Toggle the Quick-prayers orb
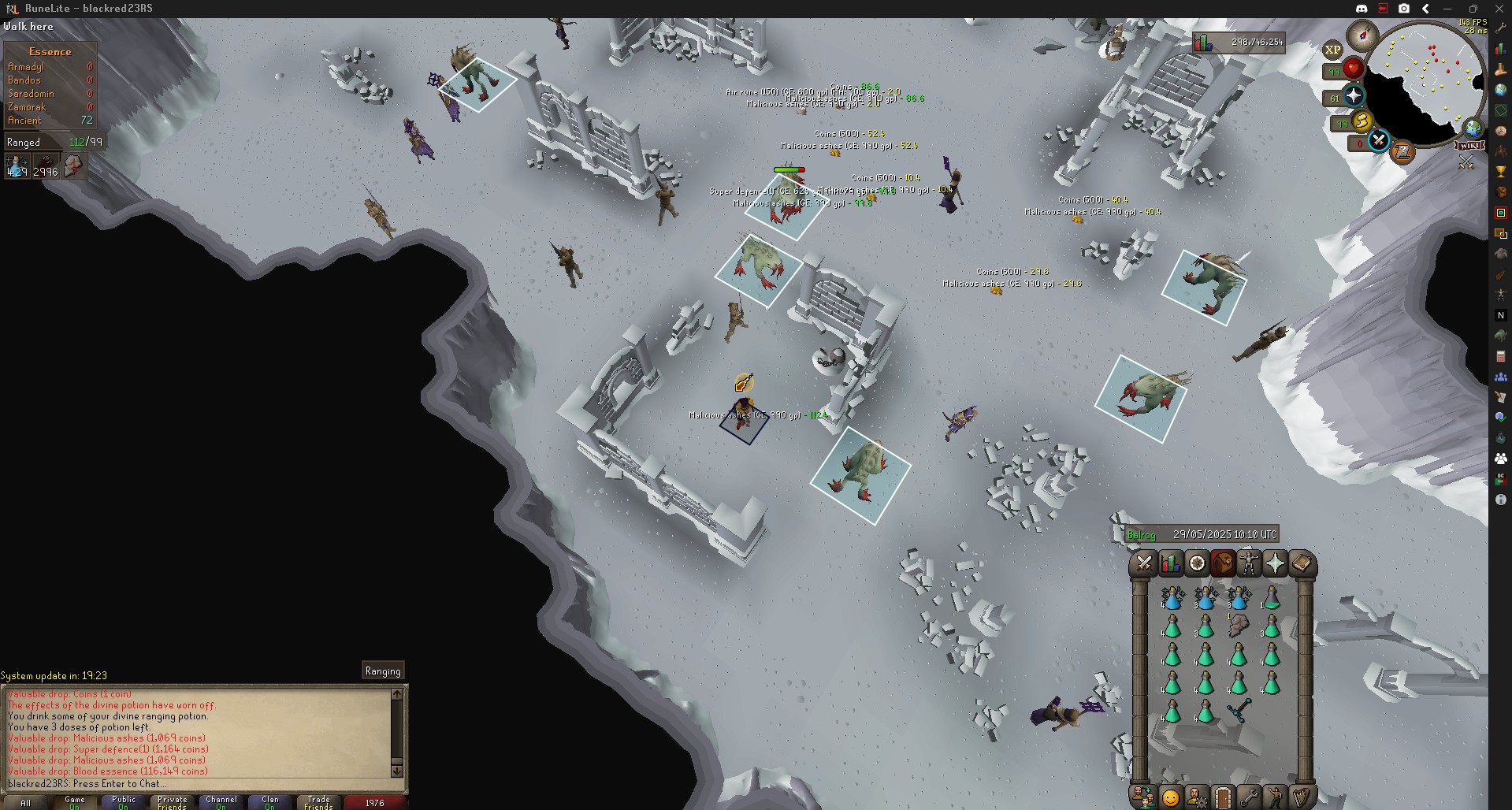Viewport: 1512px width, 810px height. coord(1353,97)
